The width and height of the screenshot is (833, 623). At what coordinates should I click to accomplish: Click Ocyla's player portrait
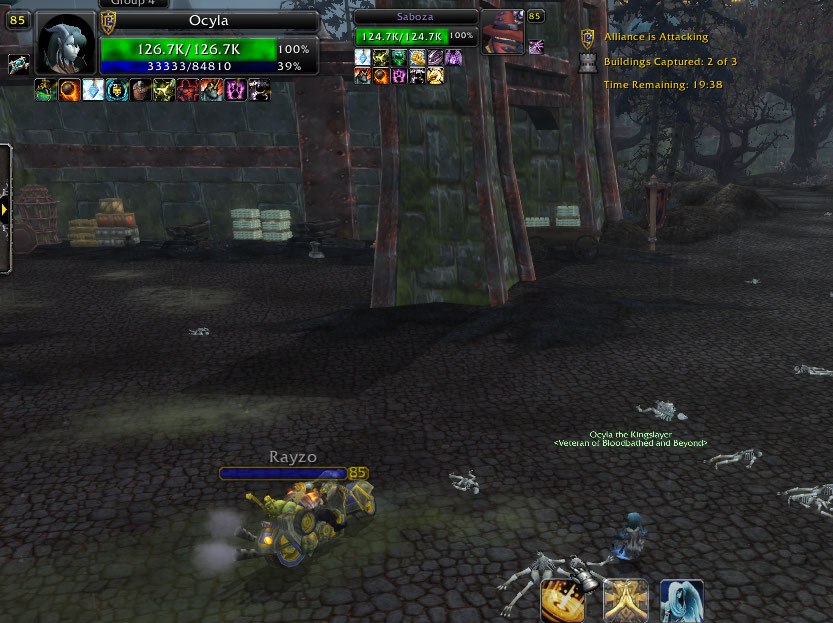[x=67, y=44]
